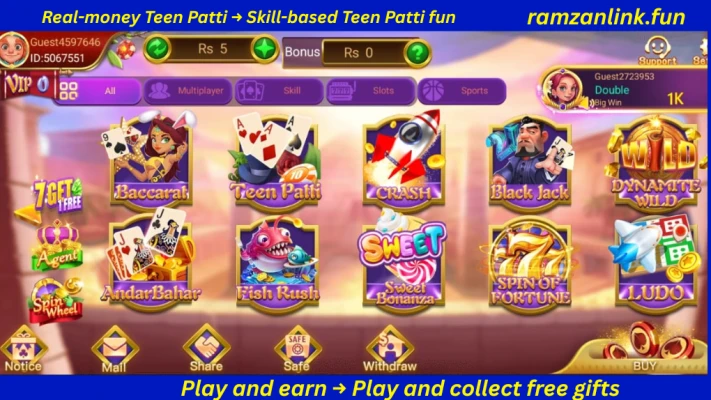Select the Ludo game tile
The height and width of the screenshot is (400, 711).
(656, 263)
